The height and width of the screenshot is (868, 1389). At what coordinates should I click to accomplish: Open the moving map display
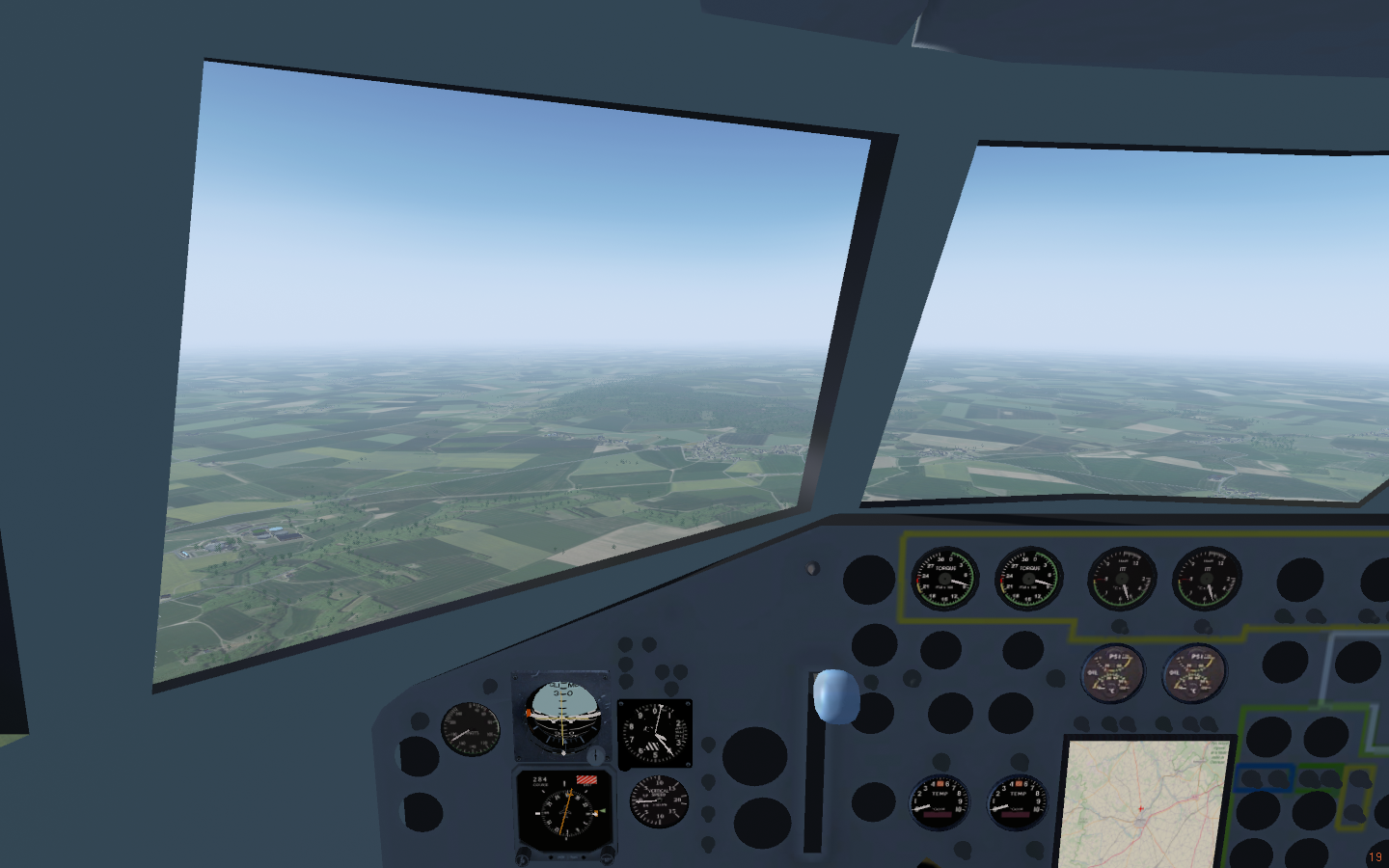tap(1144, 804)
